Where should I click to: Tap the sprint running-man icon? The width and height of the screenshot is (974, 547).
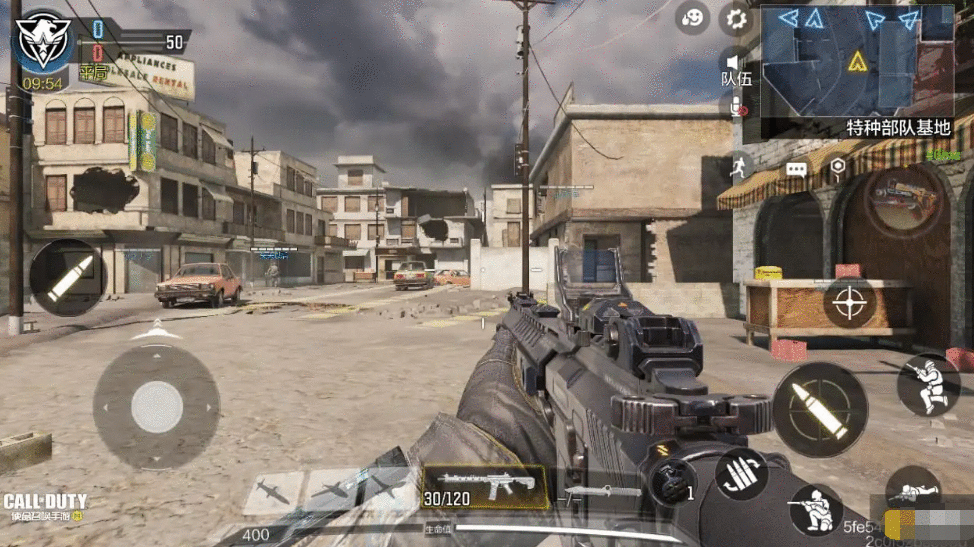[737, 166]
